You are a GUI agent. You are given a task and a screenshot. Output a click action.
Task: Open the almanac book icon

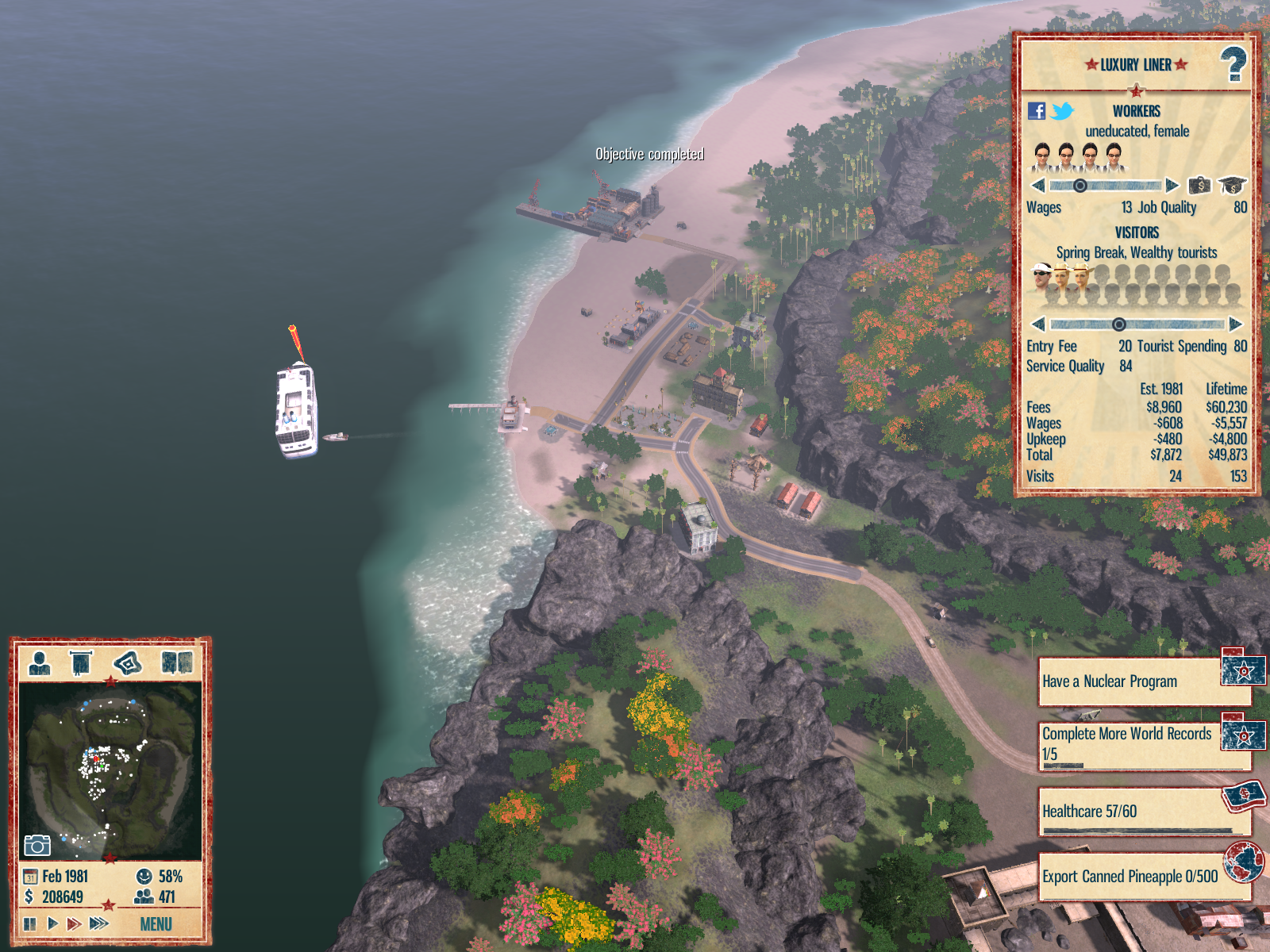click(x=176, y=662)
